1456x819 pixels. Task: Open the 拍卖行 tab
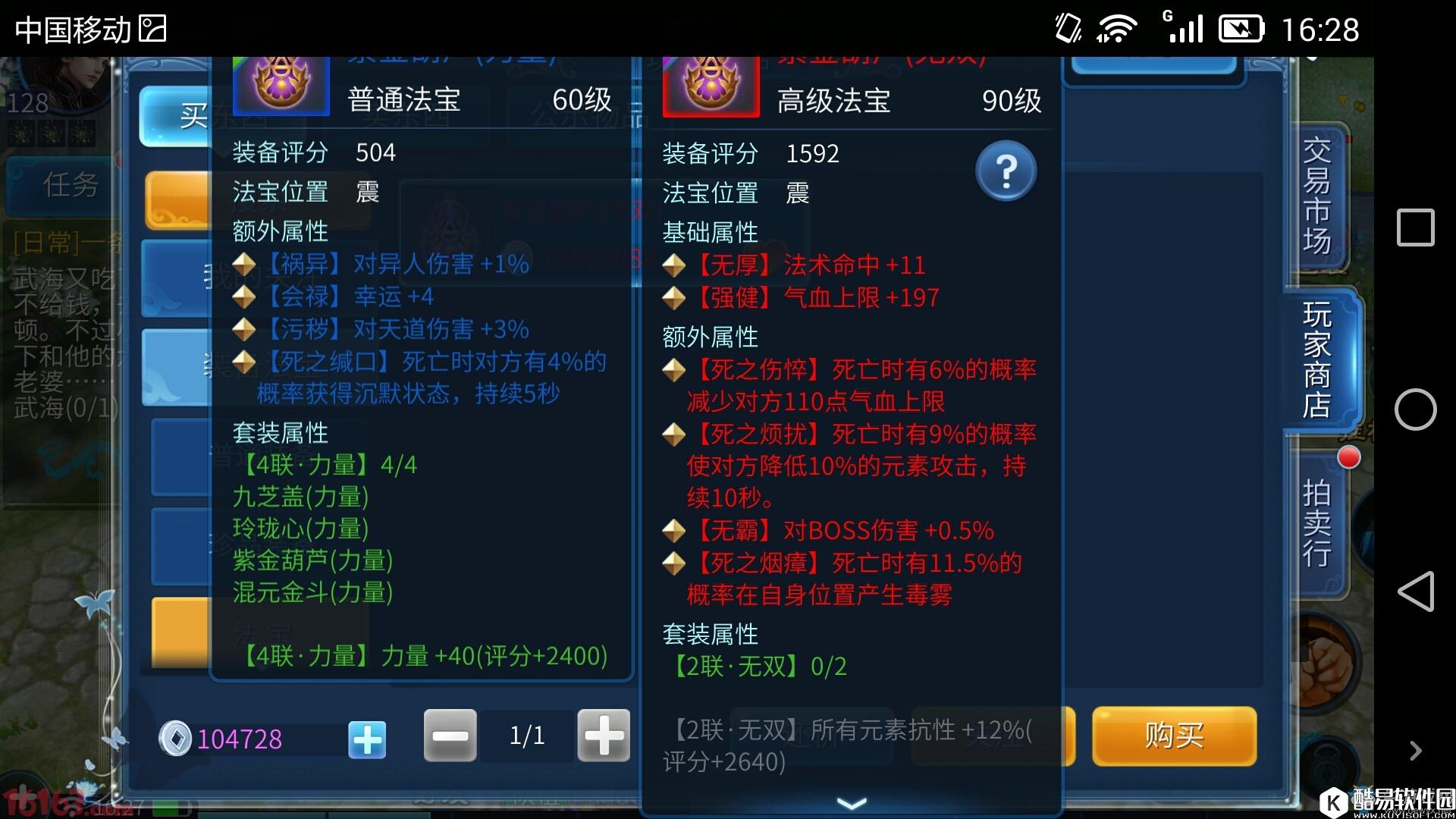1317,523
